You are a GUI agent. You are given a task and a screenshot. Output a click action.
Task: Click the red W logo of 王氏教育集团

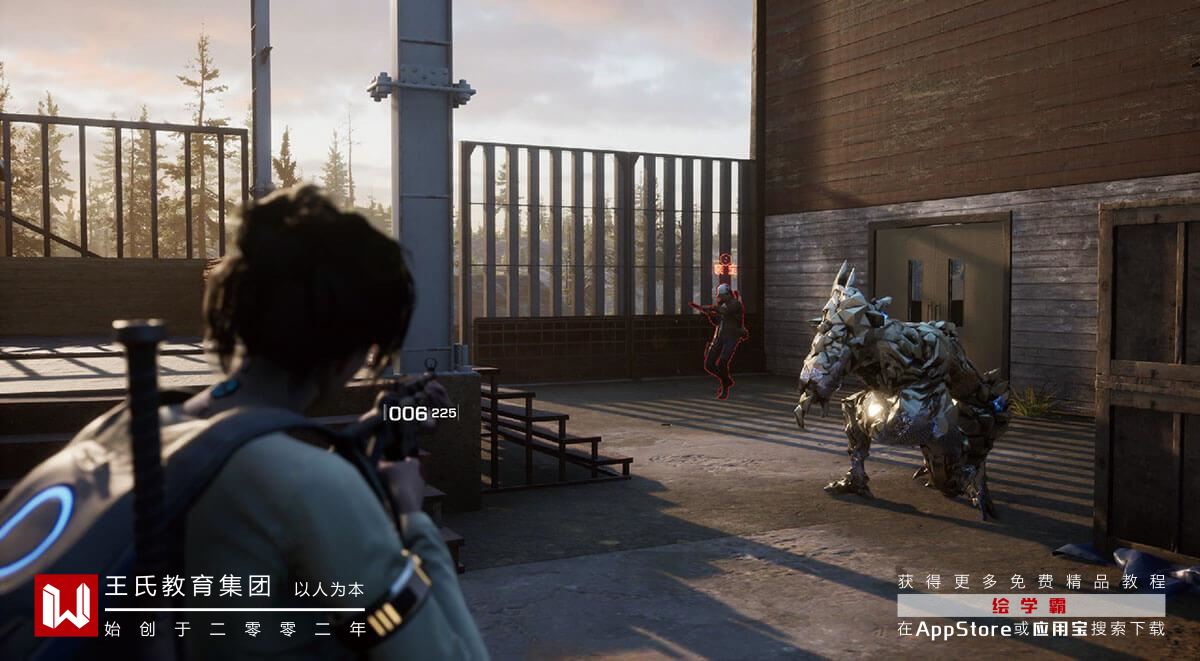[x=66, y=605]
